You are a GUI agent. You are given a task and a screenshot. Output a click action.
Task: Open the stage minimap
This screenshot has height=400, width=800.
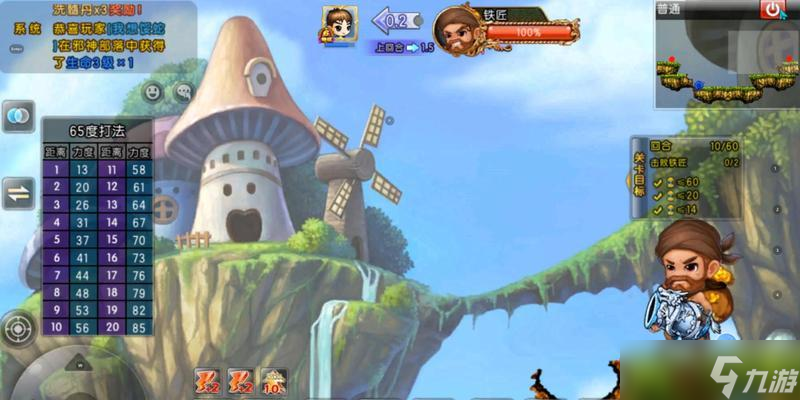725,62
